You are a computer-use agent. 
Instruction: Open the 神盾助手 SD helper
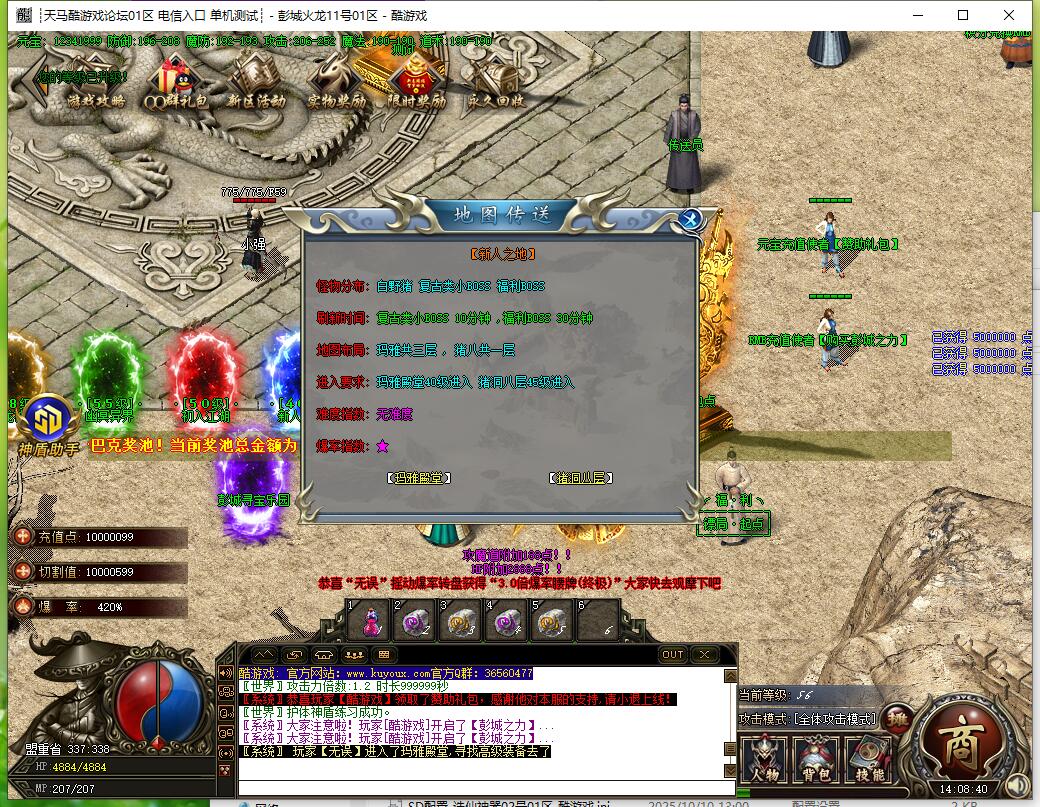[x=46, y=422]
